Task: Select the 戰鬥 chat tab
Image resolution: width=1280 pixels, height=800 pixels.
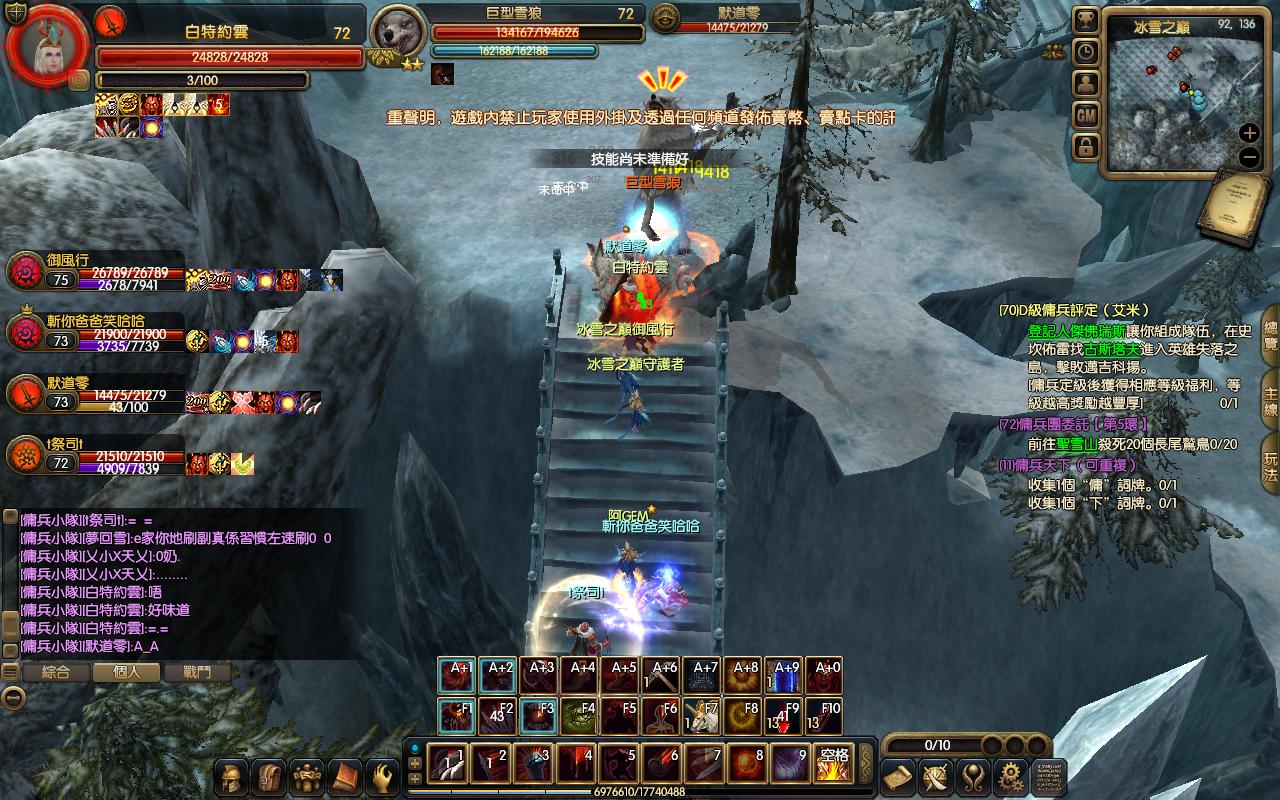Action: [198, 673]
